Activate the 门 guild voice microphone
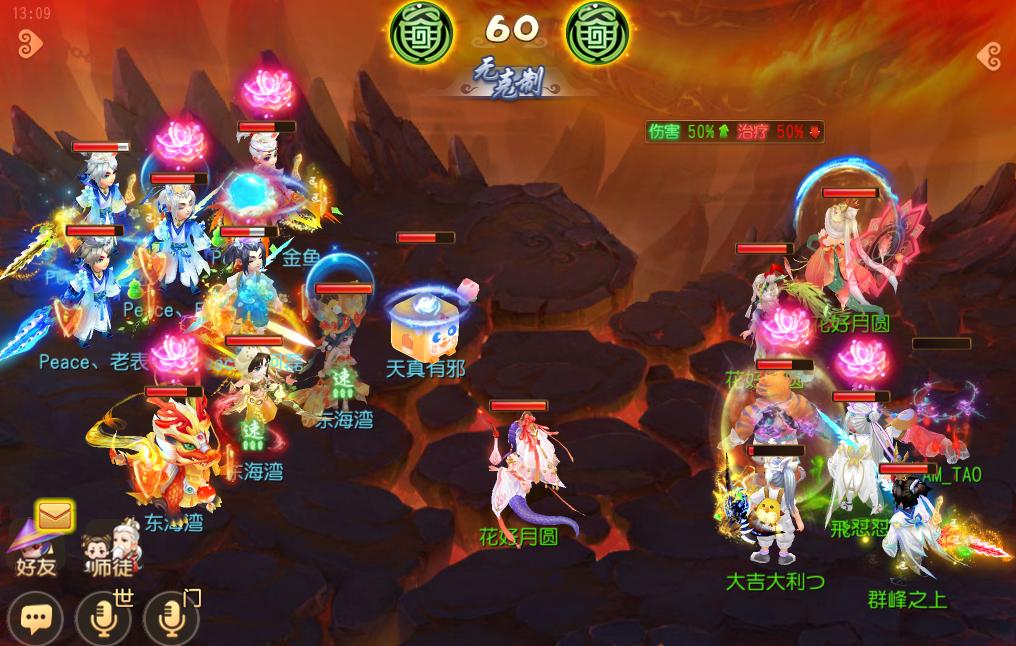Screen dimensions: 1016x646 tap(170, 619)
